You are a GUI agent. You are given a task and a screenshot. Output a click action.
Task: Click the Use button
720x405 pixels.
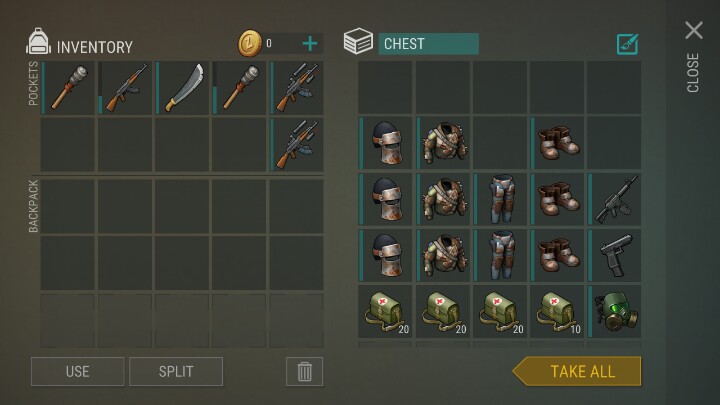point(77,371)
